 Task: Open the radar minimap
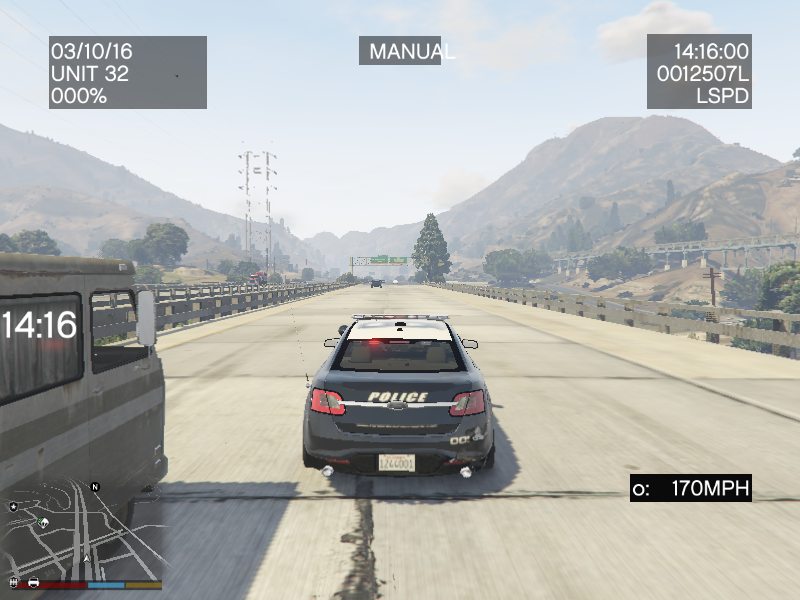(80, 530)
